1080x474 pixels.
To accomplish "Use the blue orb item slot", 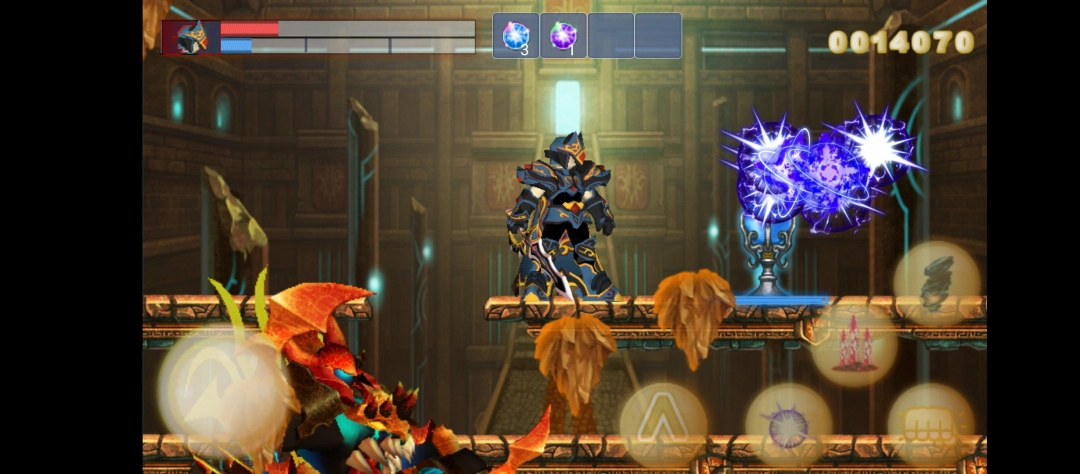I will [516, 36].
